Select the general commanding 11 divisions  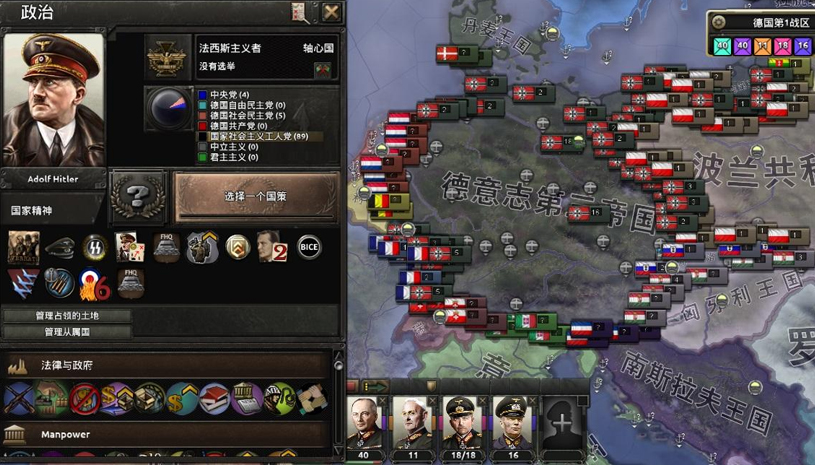coord(413,424)
